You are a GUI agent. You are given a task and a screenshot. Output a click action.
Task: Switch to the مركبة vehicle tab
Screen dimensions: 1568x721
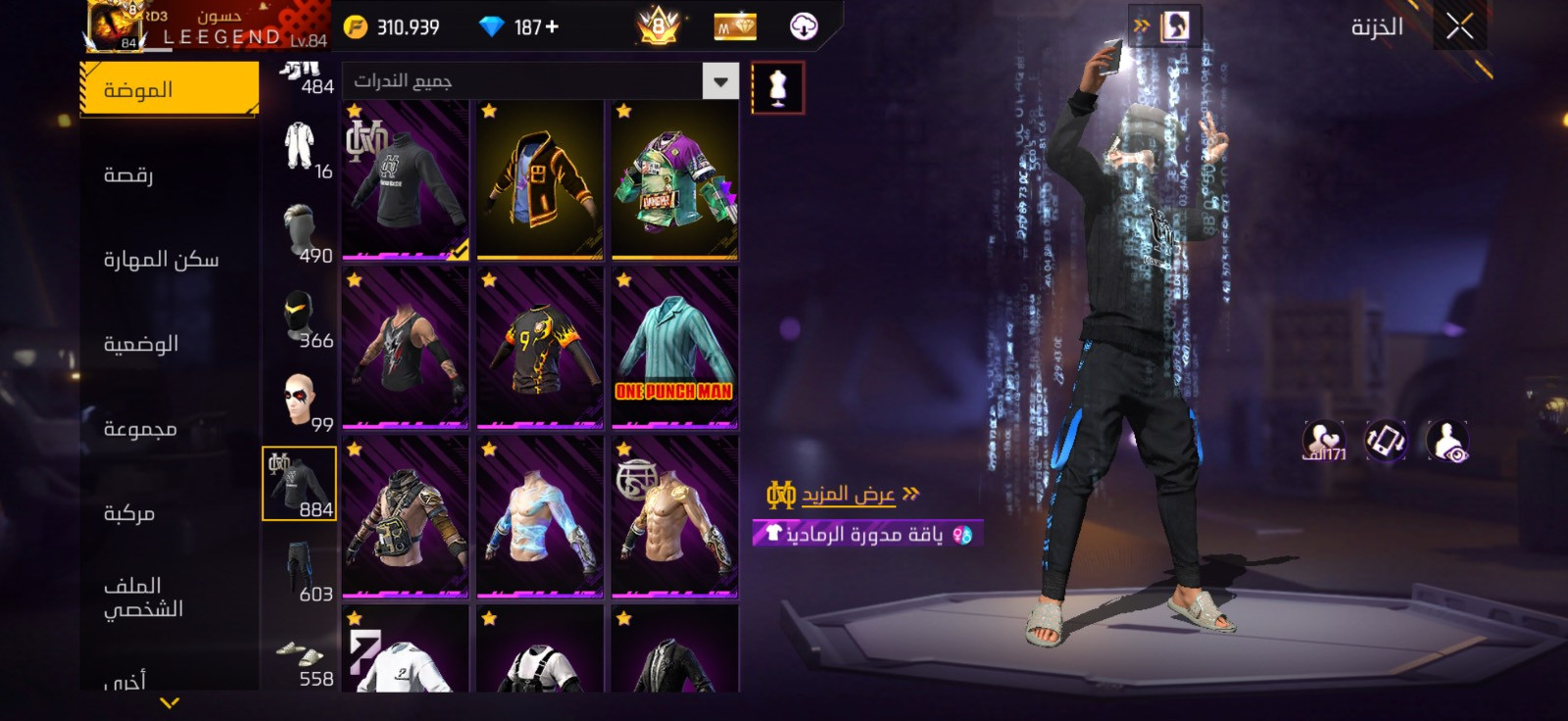coord(129,513)
